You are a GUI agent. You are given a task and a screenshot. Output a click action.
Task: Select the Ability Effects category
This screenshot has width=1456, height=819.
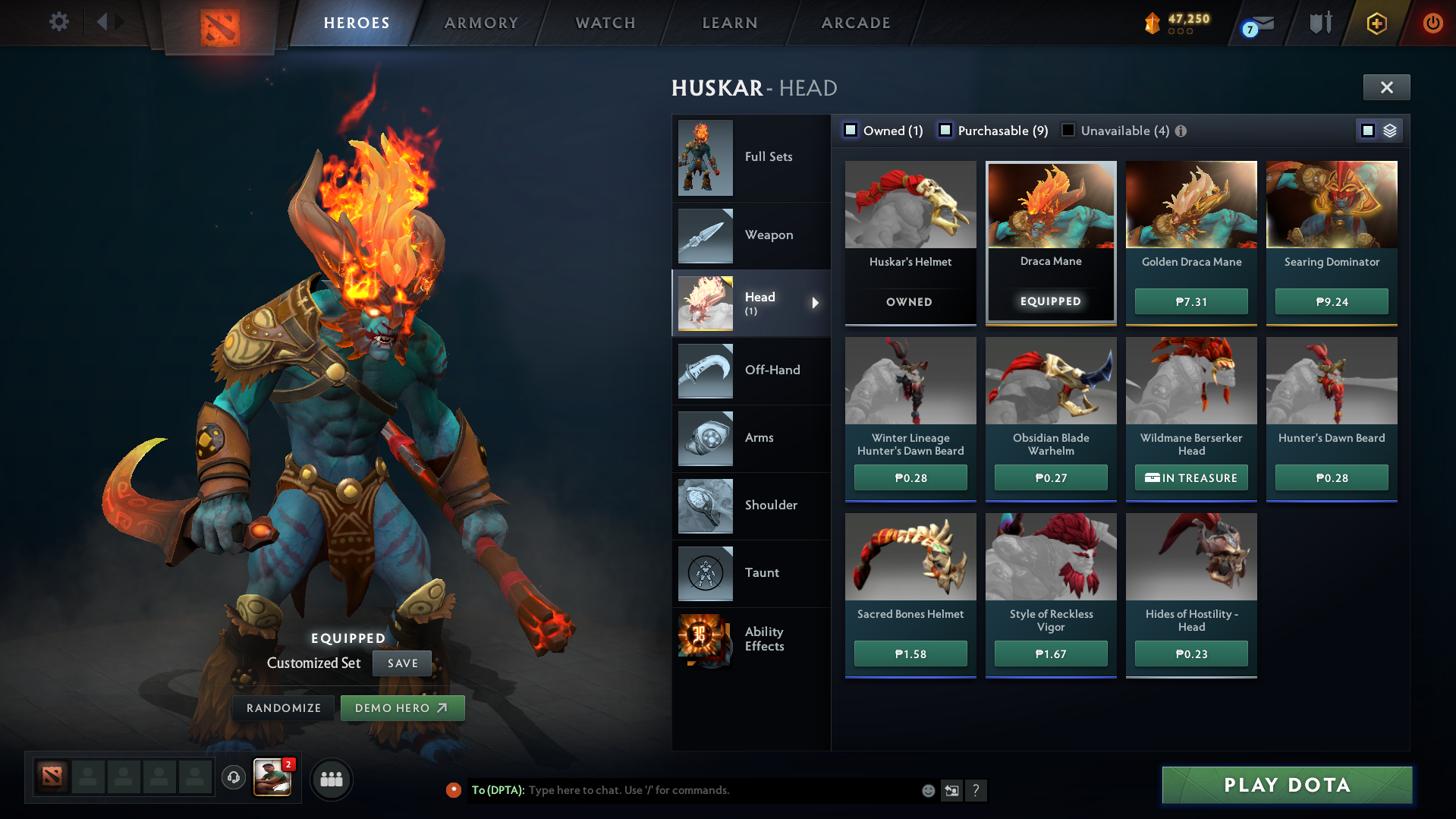click(x=764, y=638)
